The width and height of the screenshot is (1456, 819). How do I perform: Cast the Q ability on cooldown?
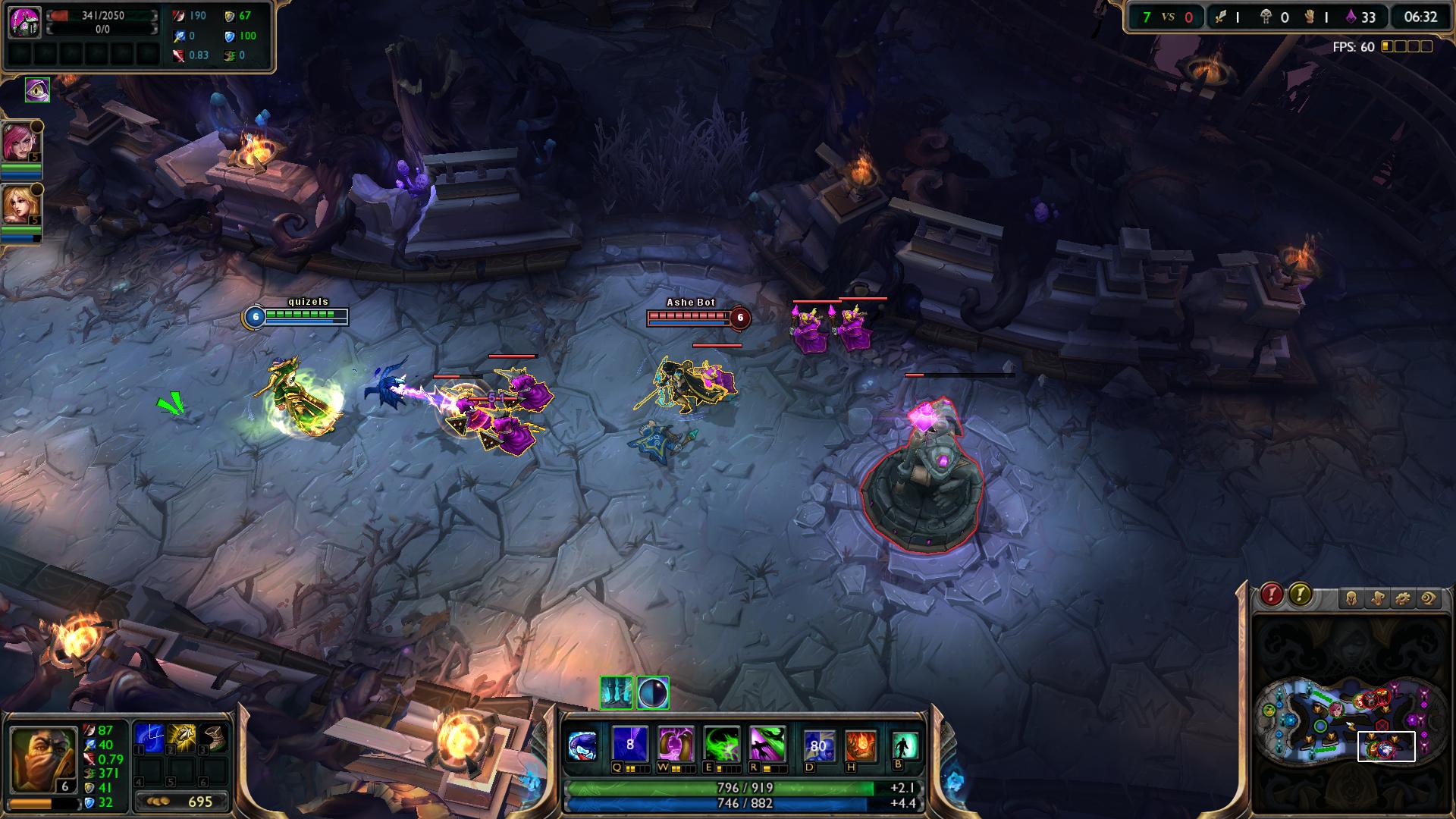pos(629,744)
